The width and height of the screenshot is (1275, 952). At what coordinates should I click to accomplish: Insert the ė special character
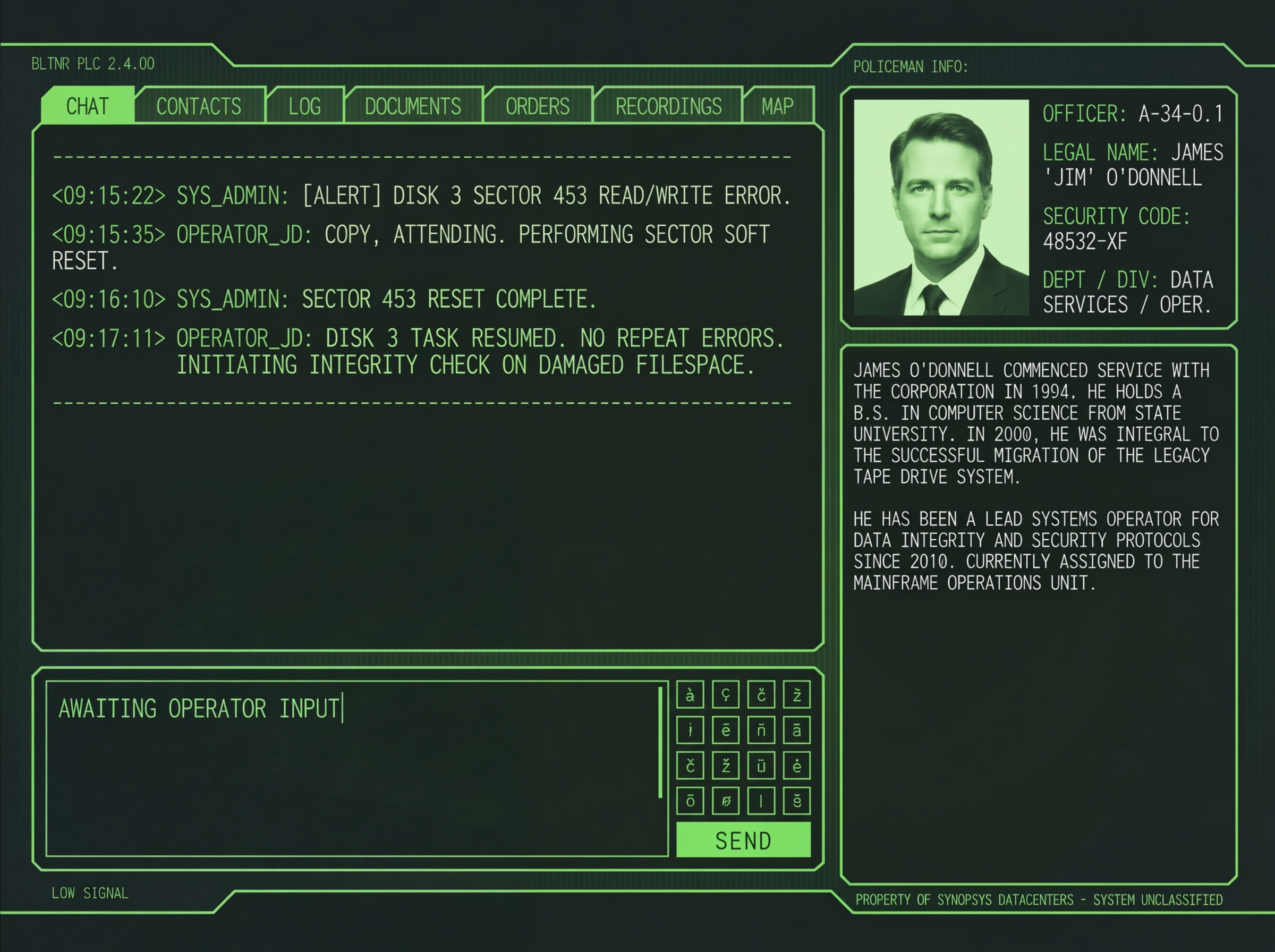click(x=797, y=766)
